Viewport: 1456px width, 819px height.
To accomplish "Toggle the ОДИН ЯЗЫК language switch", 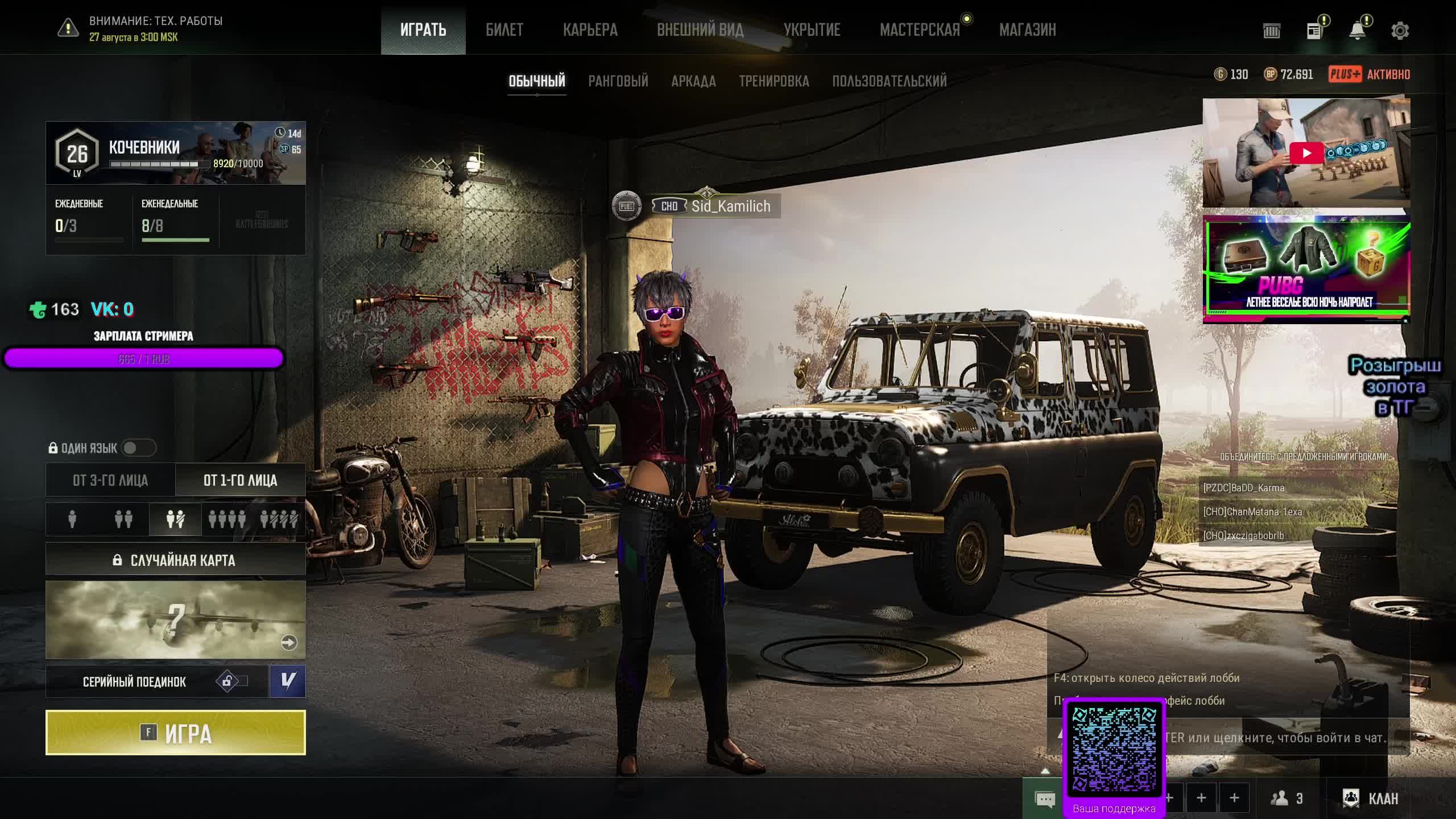I will pos(138,448).
